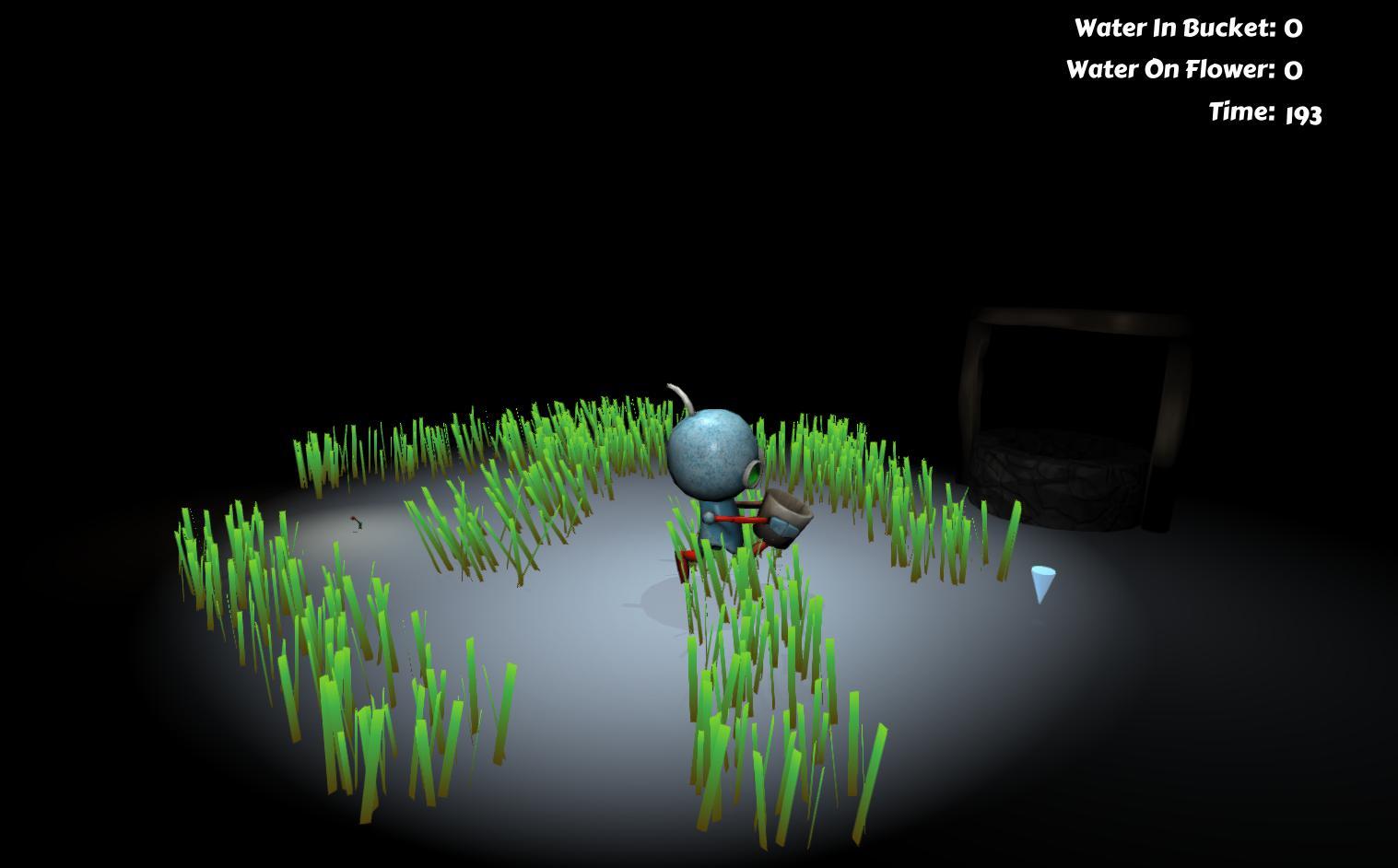Click the Time: 193 display
Image resolution: width=1398 pixels, height=868 pixels.
coord(1304,114)
